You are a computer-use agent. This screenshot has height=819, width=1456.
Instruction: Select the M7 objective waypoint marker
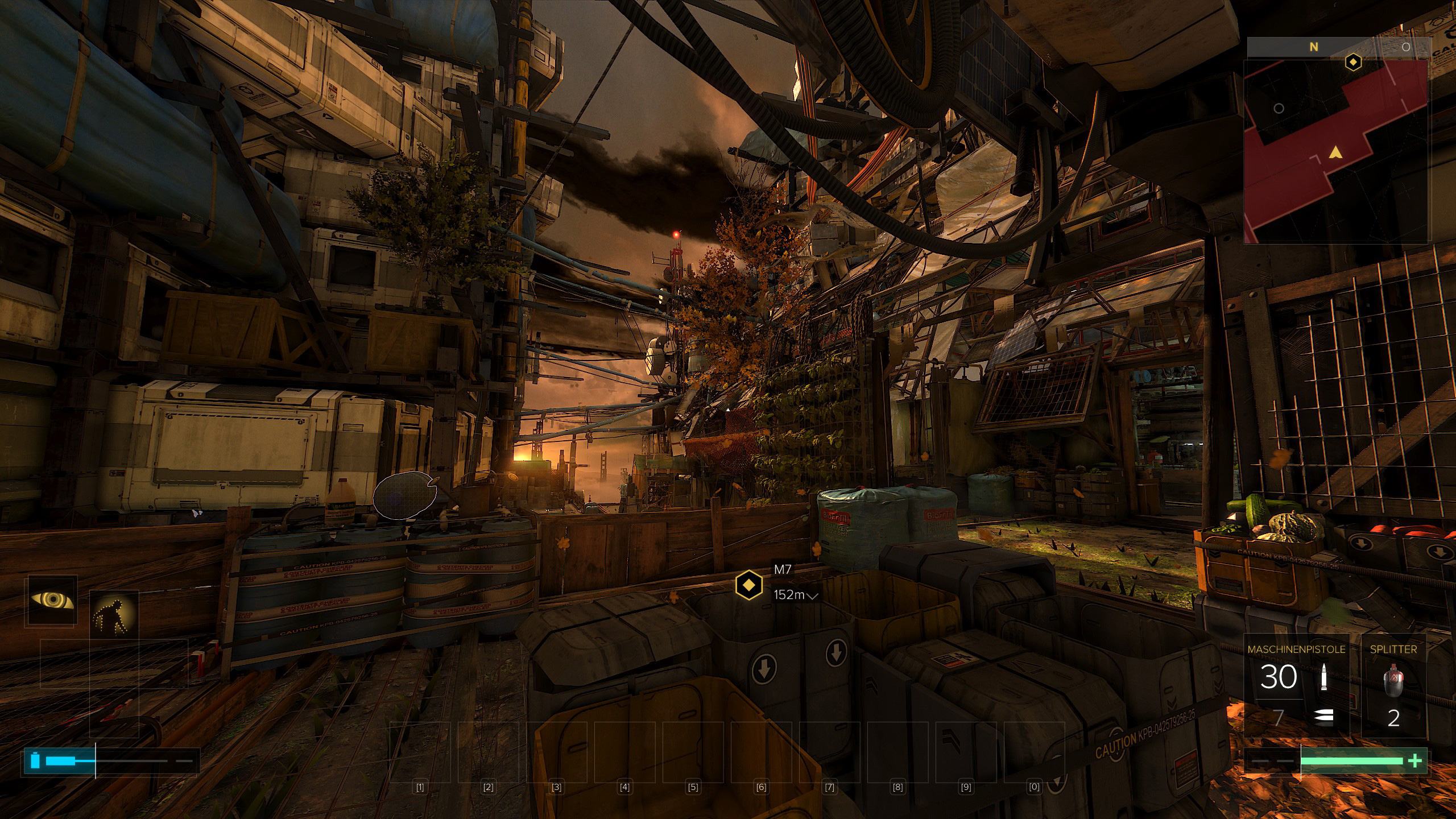(748, 584)
